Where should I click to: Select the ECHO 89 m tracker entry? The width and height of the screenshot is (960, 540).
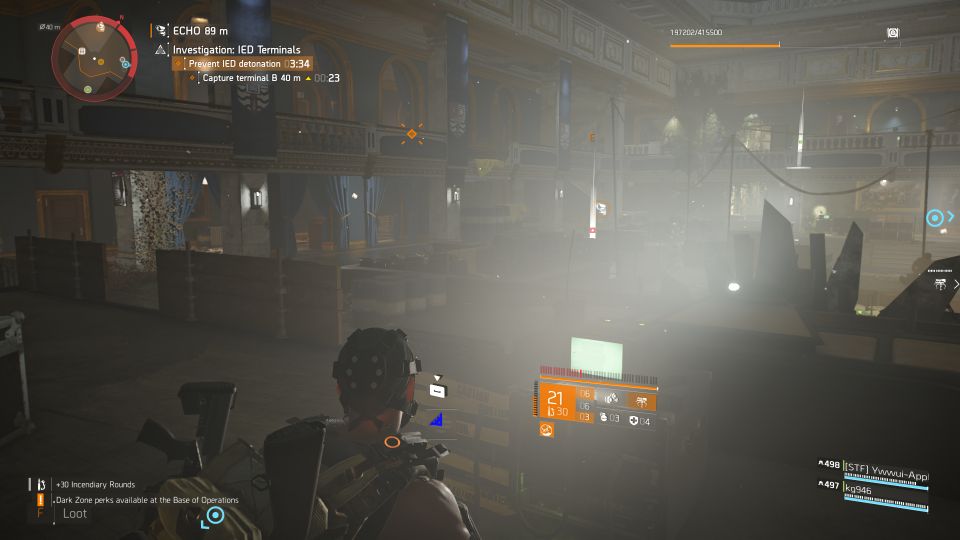(x=194, y=31)
